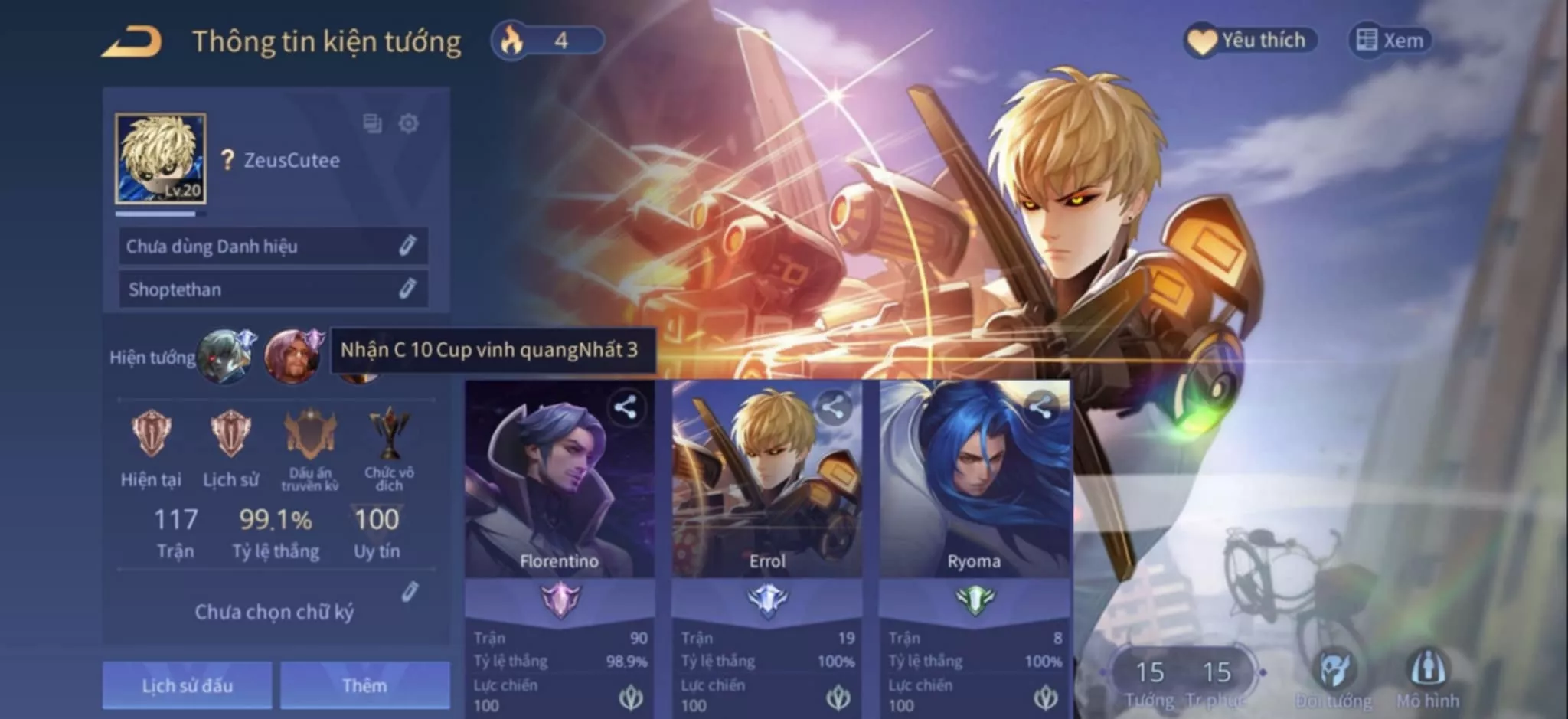The image size is (1568, 719).
Task: Click the flame popularity counter
Action: coord(547,41)
